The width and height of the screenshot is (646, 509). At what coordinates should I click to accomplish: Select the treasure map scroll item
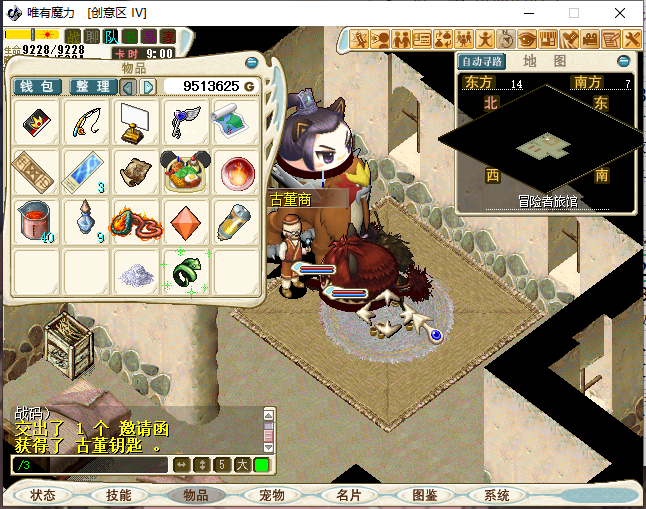tap(238, 122)
